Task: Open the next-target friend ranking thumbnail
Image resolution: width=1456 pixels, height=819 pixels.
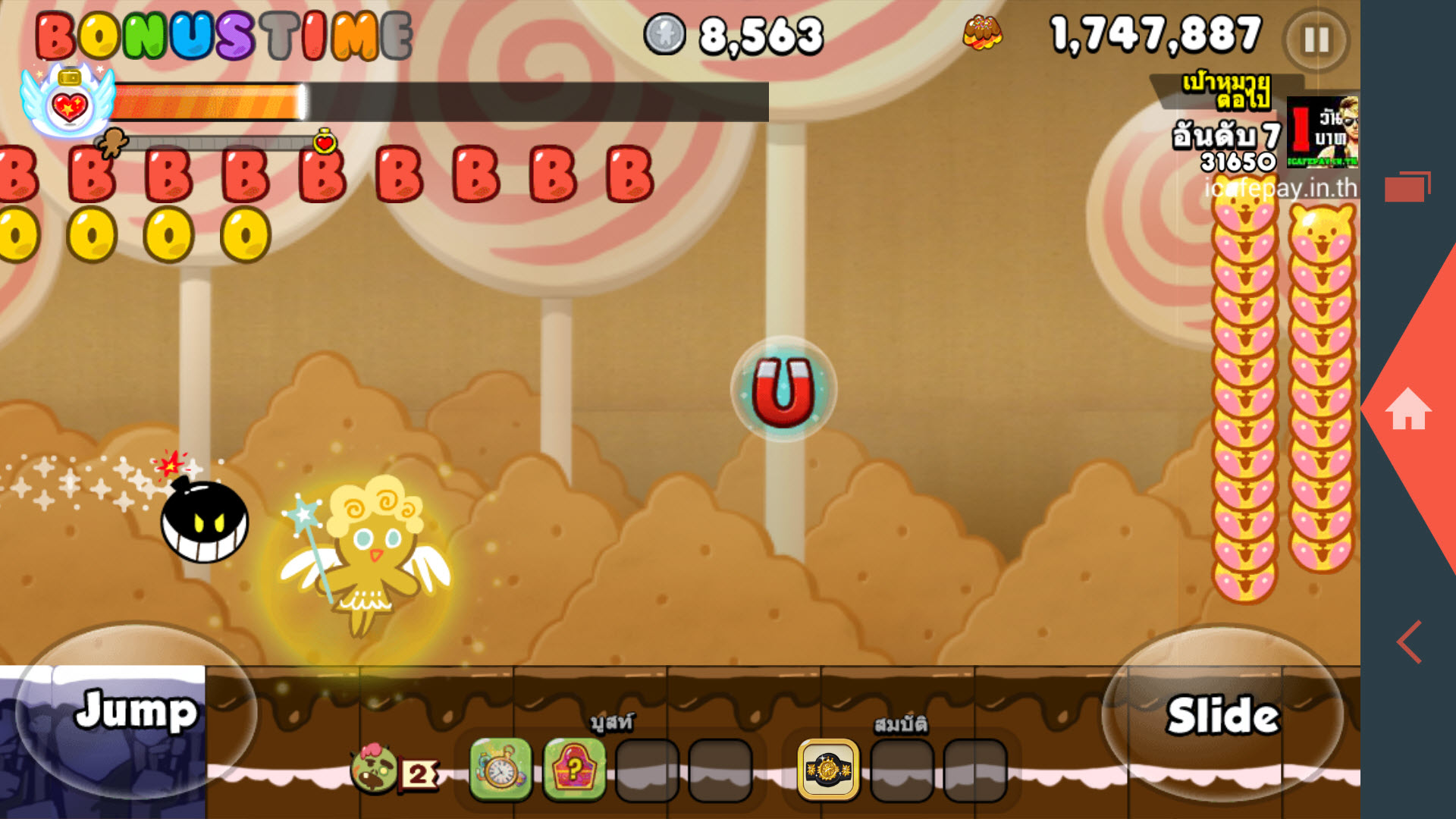Action: [x=1323, y=131]
